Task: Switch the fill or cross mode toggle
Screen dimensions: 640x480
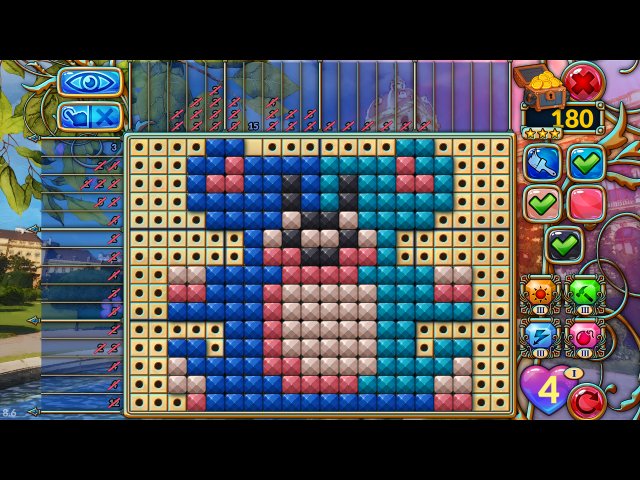Action: click(x=90, y=116)
